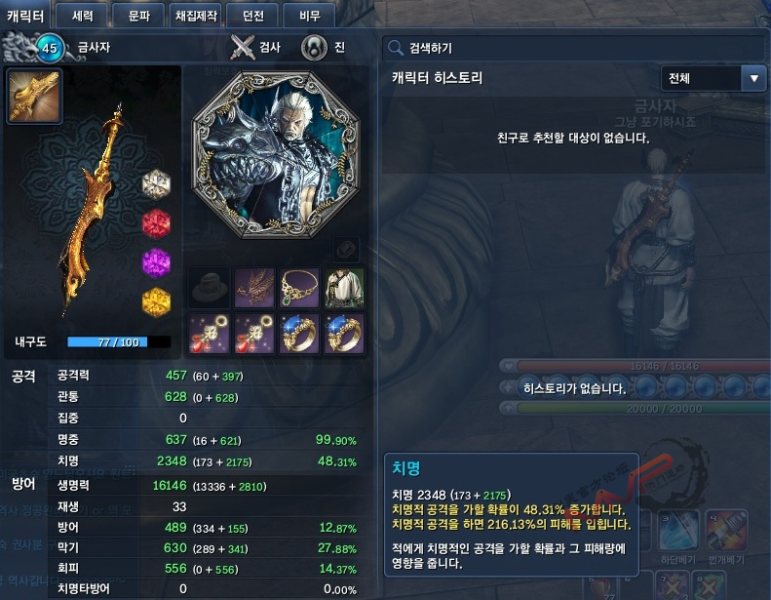The height and width of the screenshot is (600, 771).
Task: Select the purple amethyst gem socket
Action: tap(156, 263)
